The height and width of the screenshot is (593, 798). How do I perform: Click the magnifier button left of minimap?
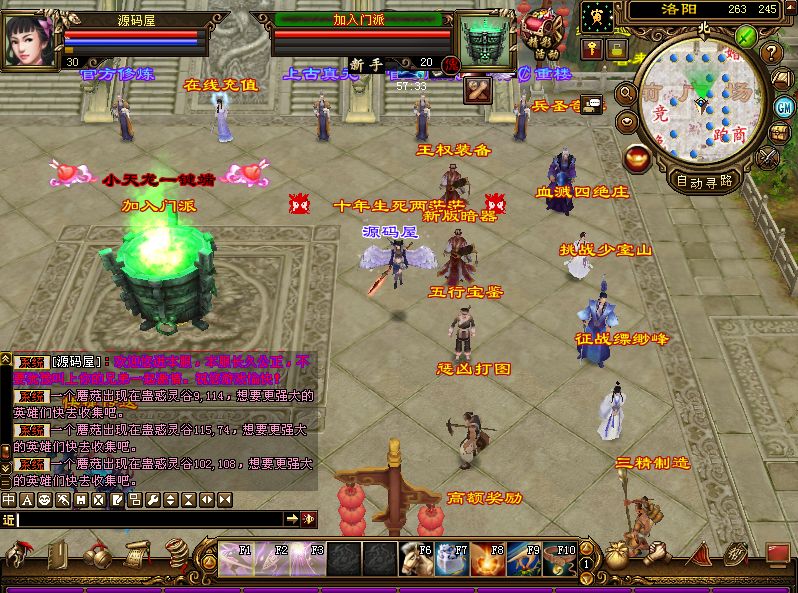626,93
